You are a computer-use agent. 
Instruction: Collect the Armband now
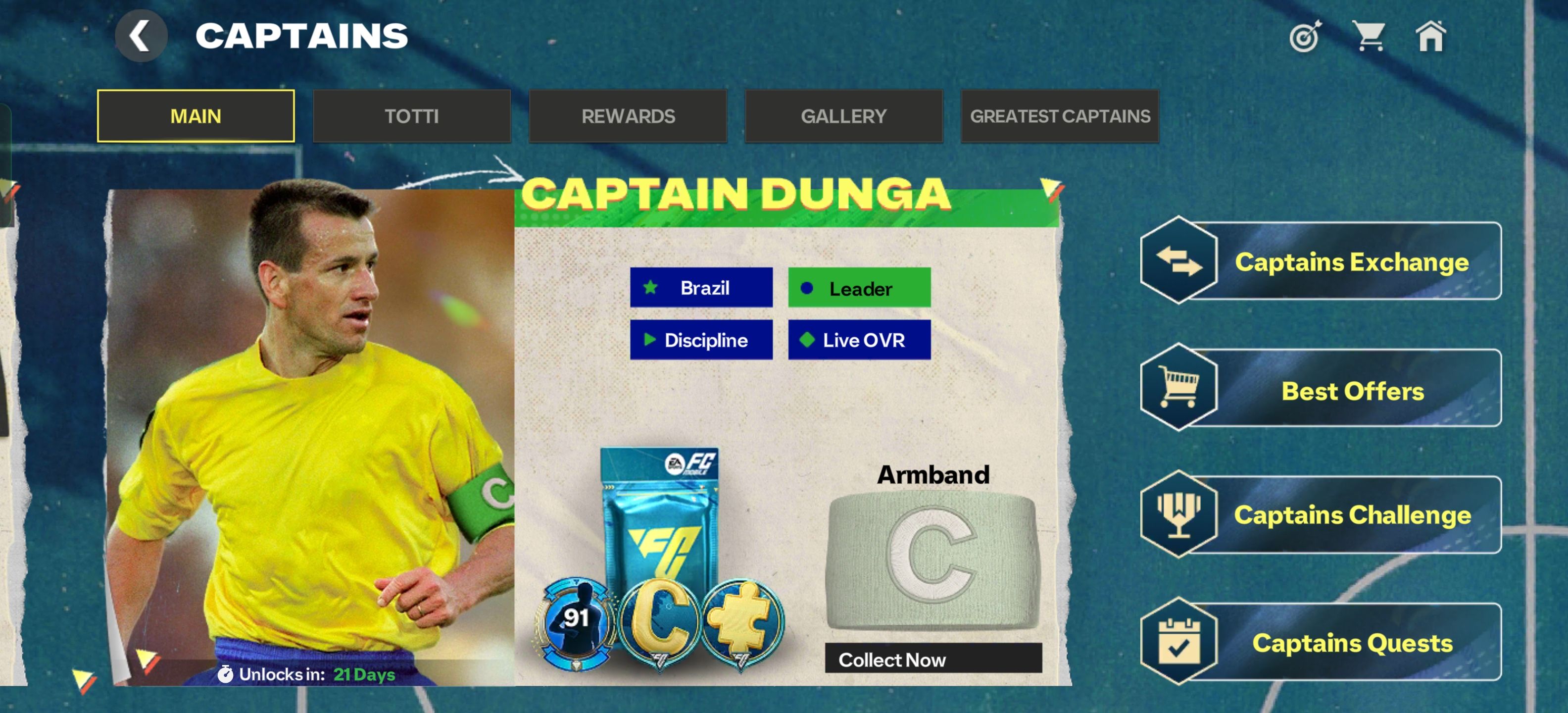932,659
